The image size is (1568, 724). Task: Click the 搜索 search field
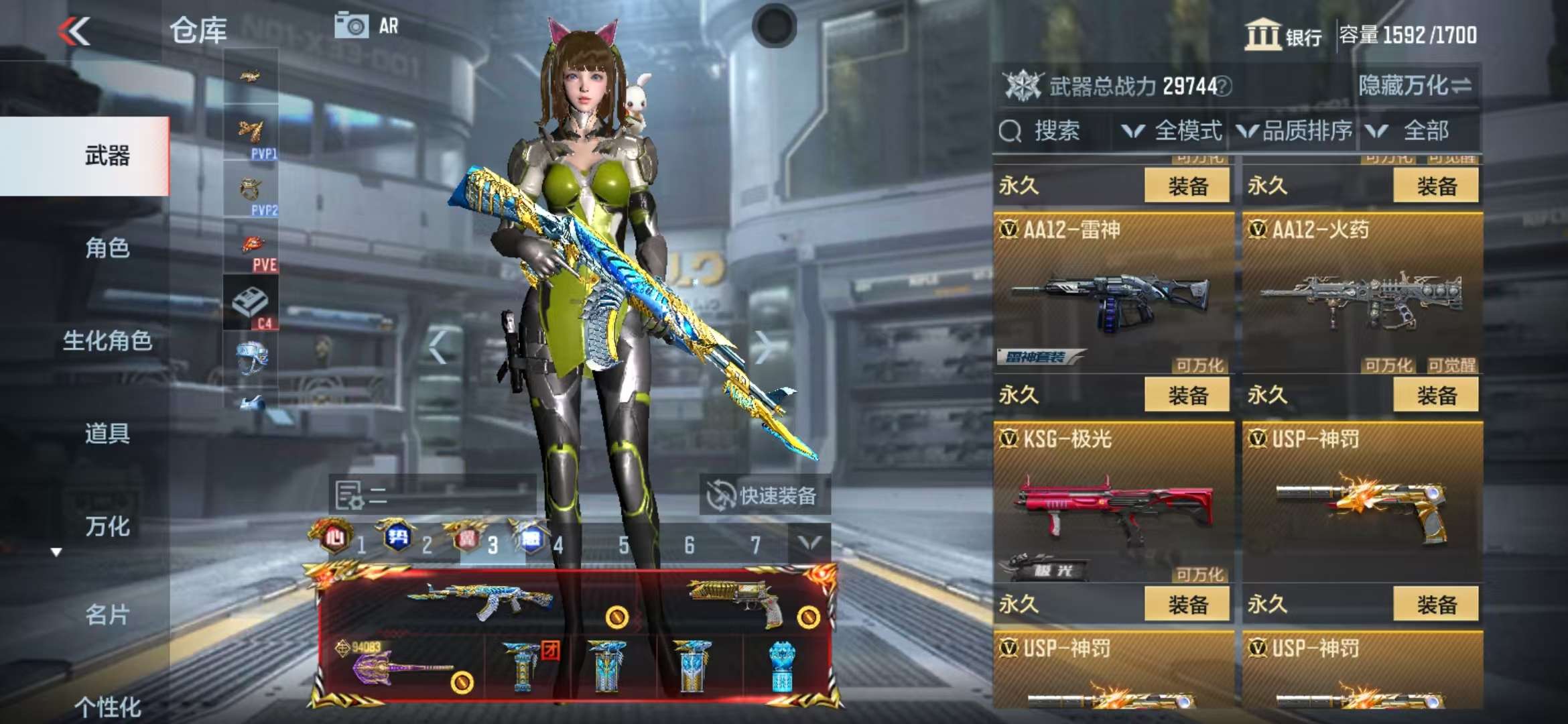pyautogui.click(x=1055, y=131)
